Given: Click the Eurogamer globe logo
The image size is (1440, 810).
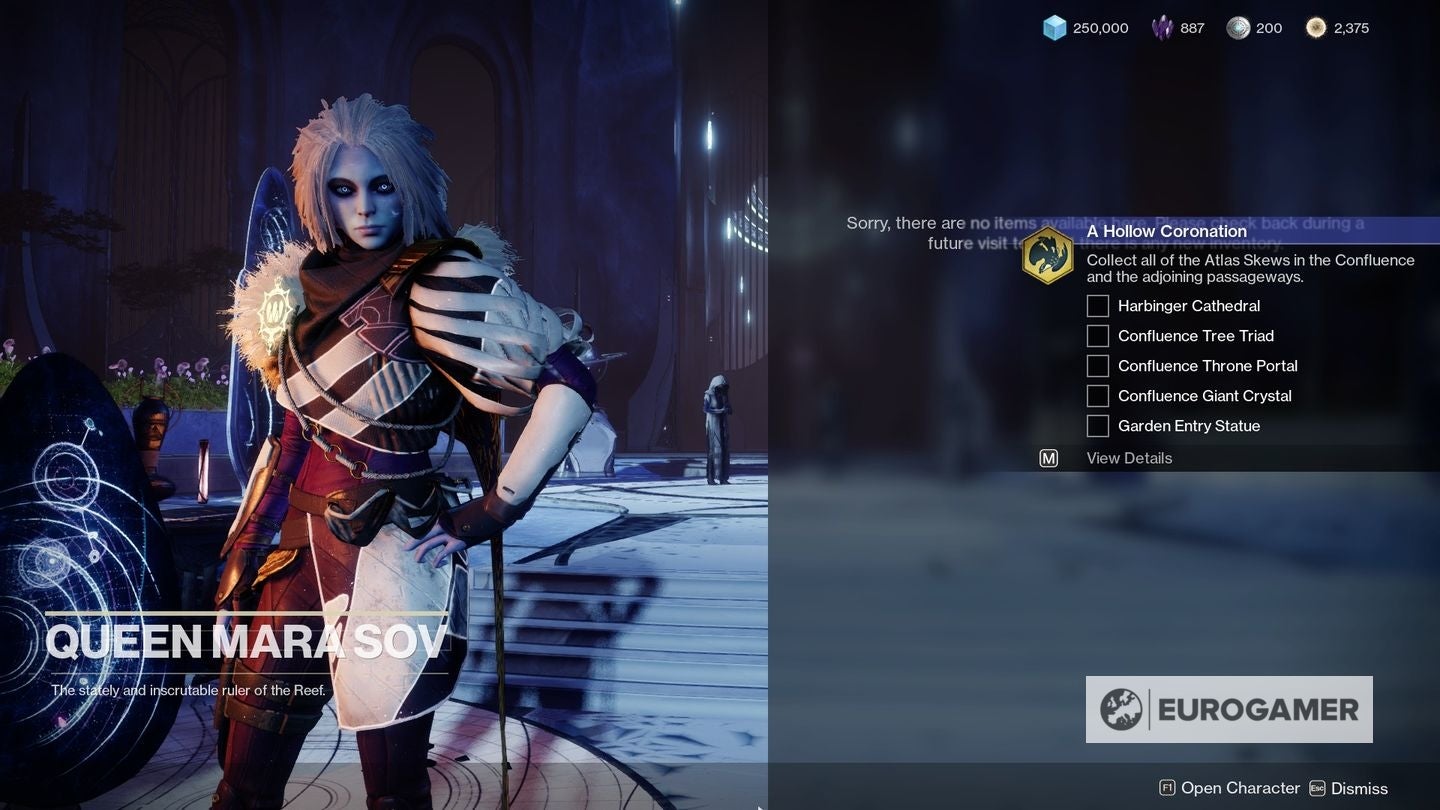Looking at the screenshot, I should point(1124,708).
